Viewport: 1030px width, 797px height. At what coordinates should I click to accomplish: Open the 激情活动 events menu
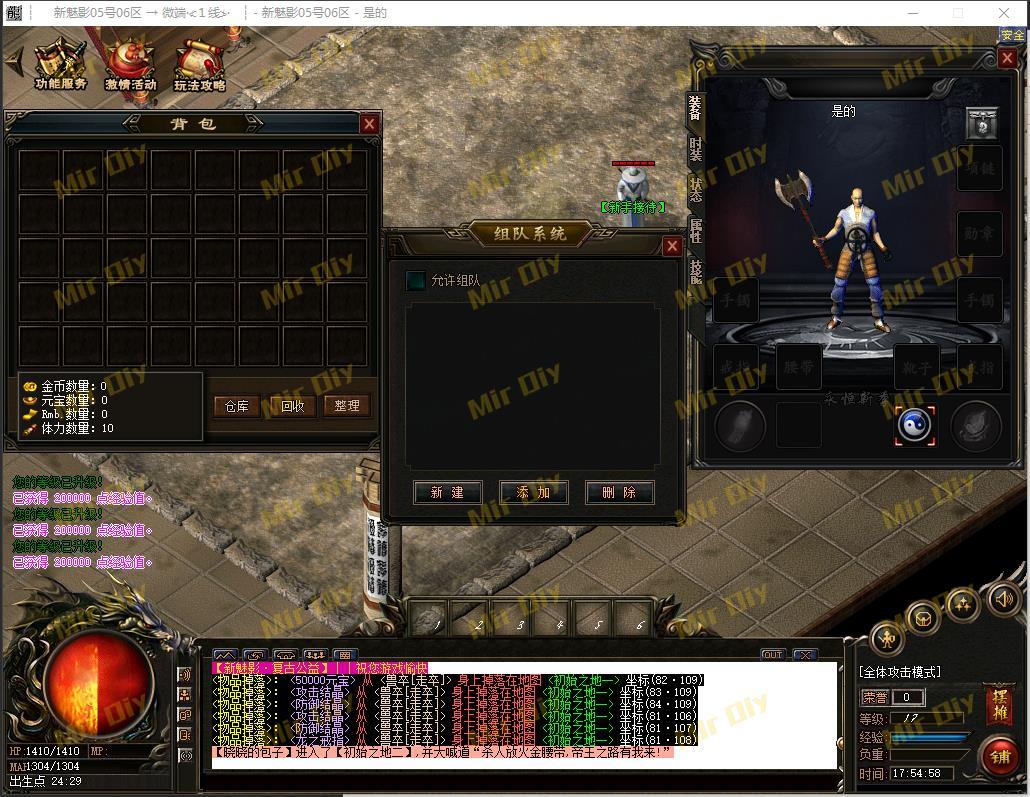(131, 65)
